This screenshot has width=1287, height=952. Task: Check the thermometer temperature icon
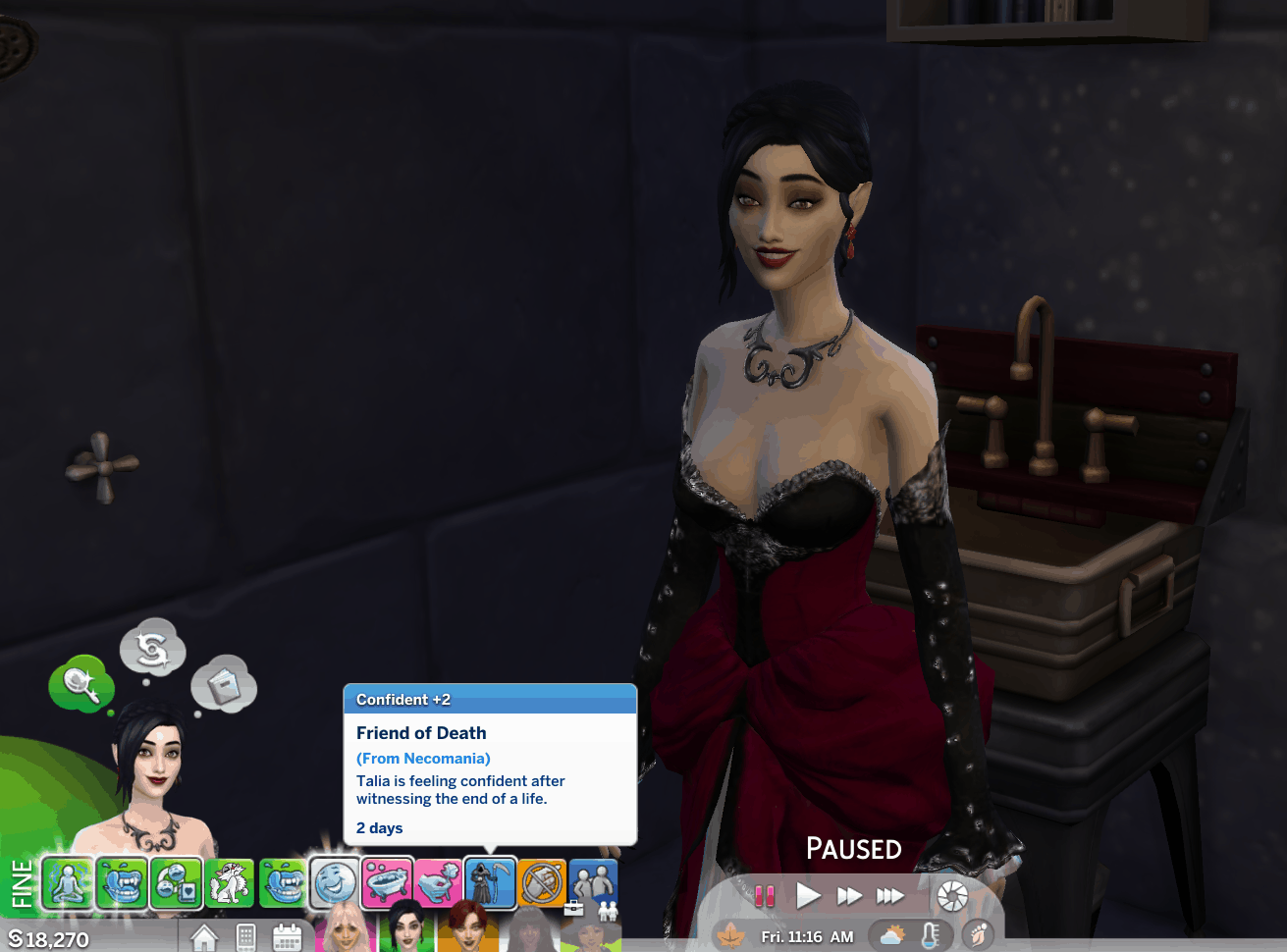pyautogui.click(x=930, y=935)
